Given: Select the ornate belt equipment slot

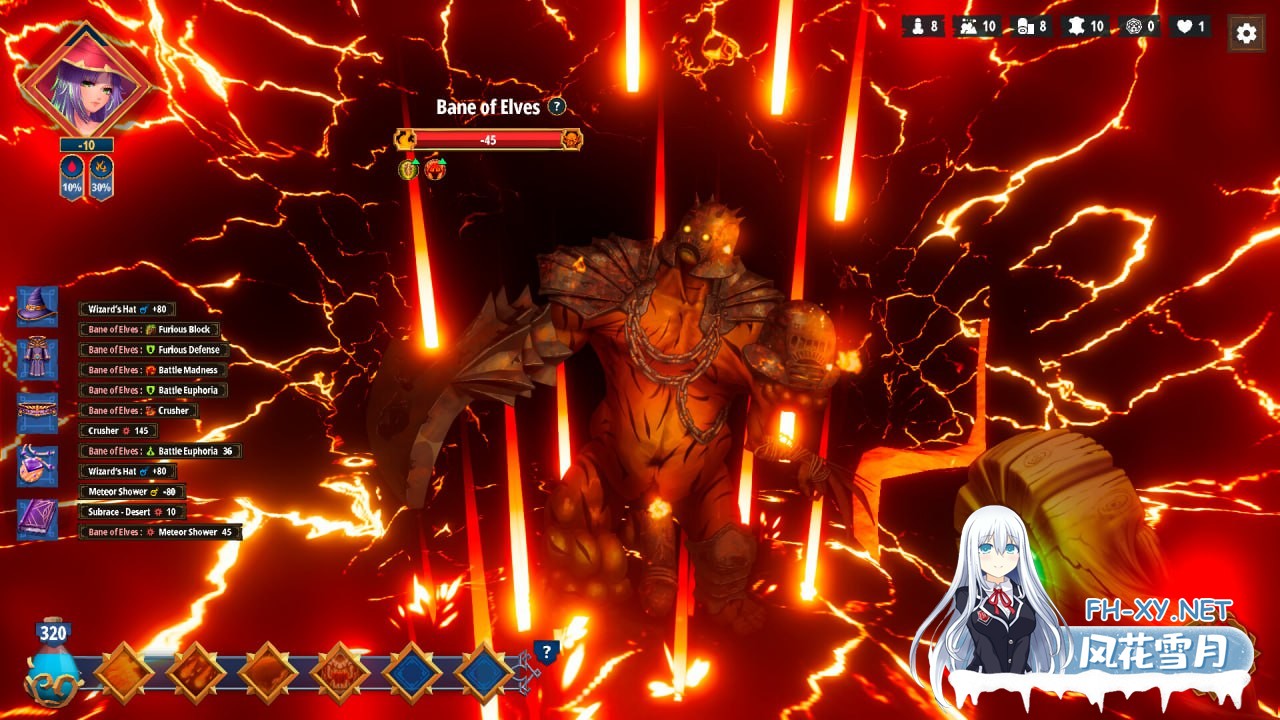Looking at the screenshot, I should click(x=37, y=413).
